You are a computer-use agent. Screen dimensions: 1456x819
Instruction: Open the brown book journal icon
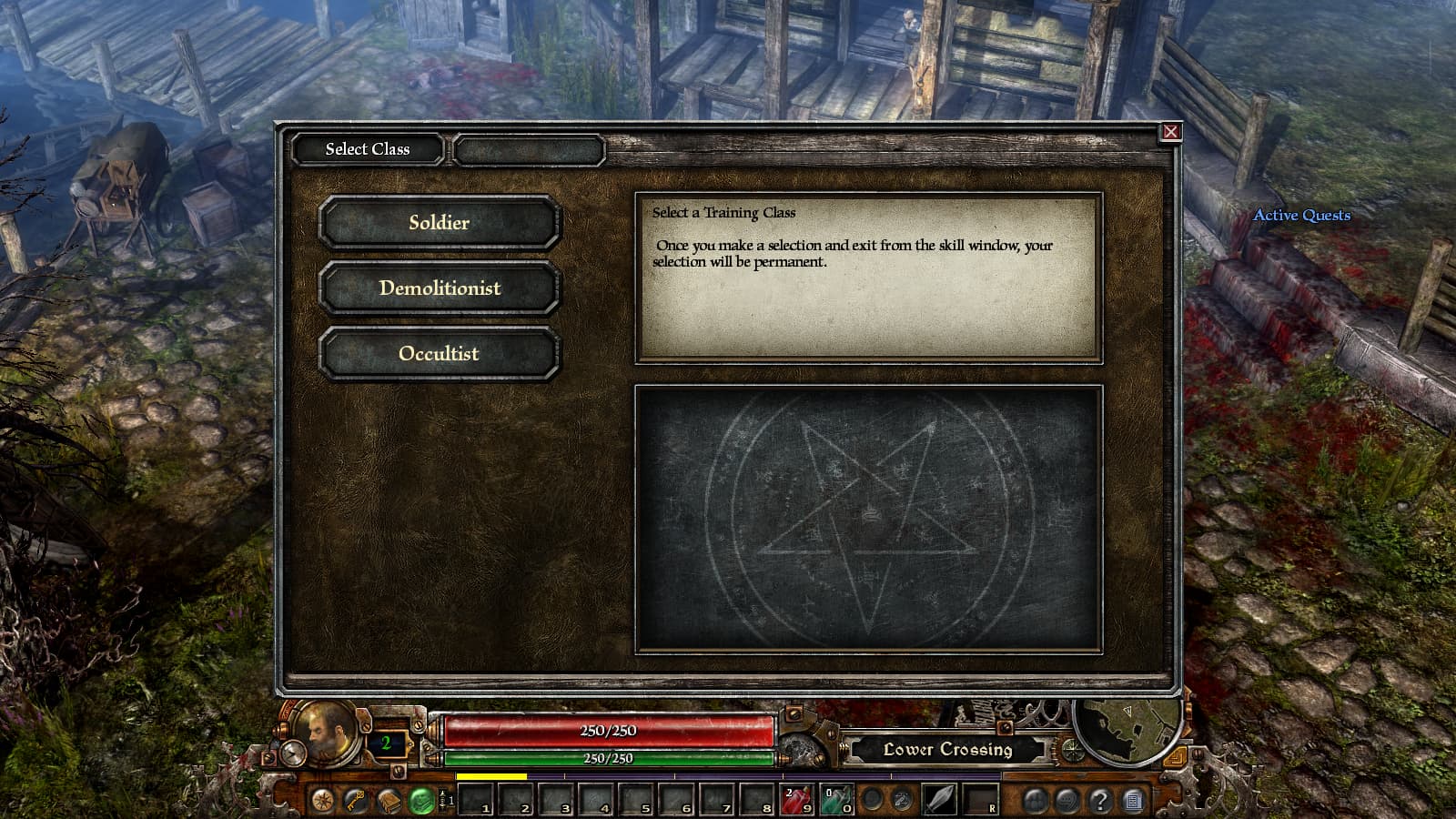[x=389, y=801]
